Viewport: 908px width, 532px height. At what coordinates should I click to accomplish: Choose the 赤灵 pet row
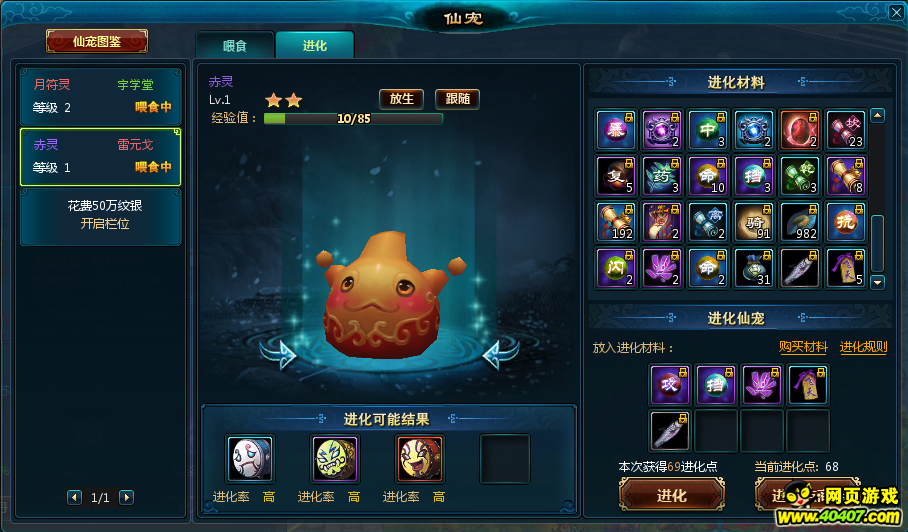point(101,156)
